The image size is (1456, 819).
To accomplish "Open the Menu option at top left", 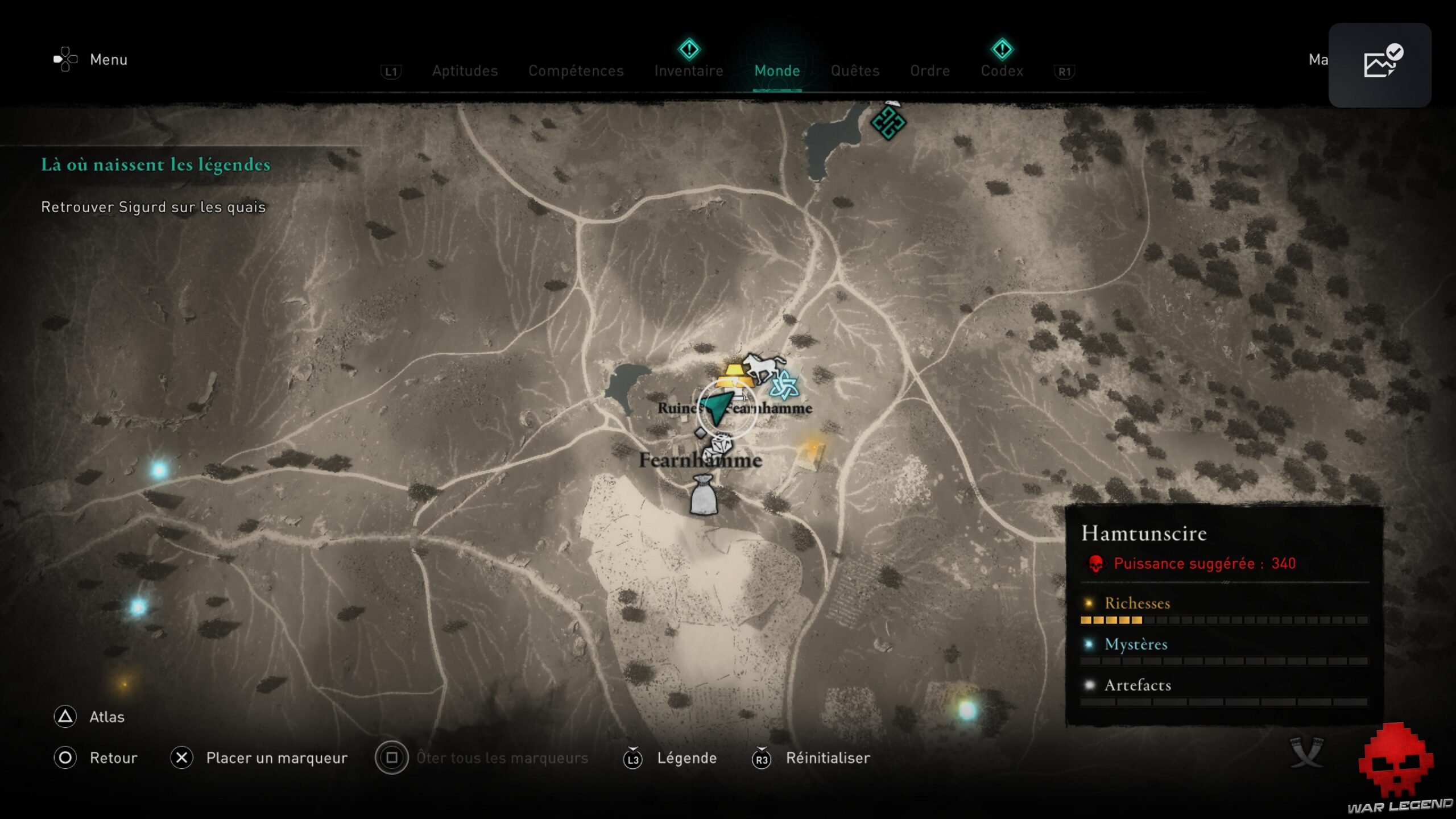I will 107,60.
